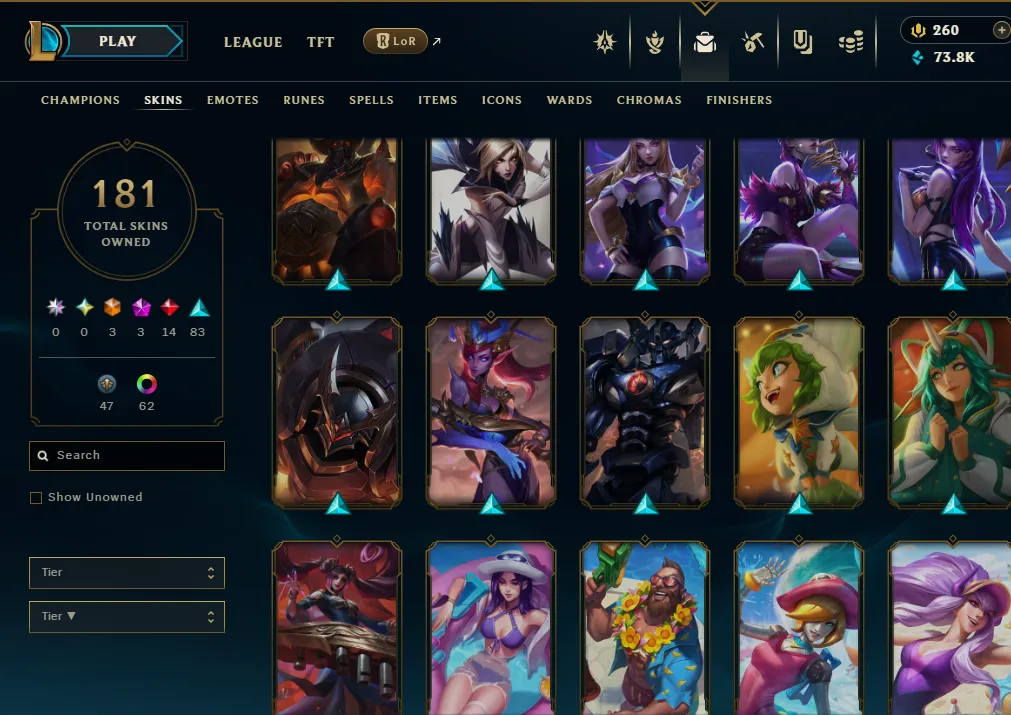1011x715 pixels.
Task: Click the skin Search field
Action: point(127,456)
